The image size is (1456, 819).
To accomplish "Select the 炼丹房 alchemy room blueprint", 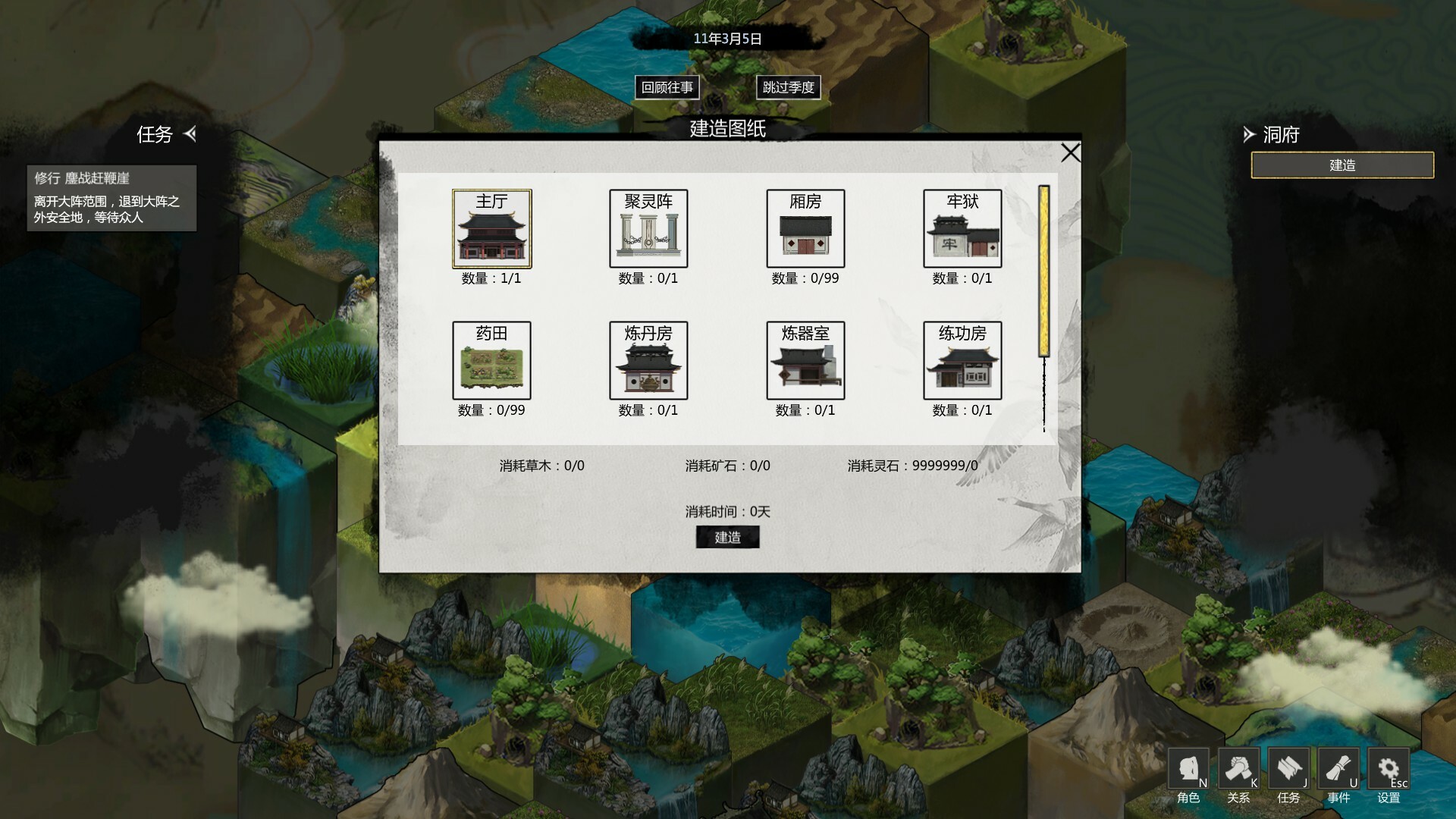I will click(648, 361).
